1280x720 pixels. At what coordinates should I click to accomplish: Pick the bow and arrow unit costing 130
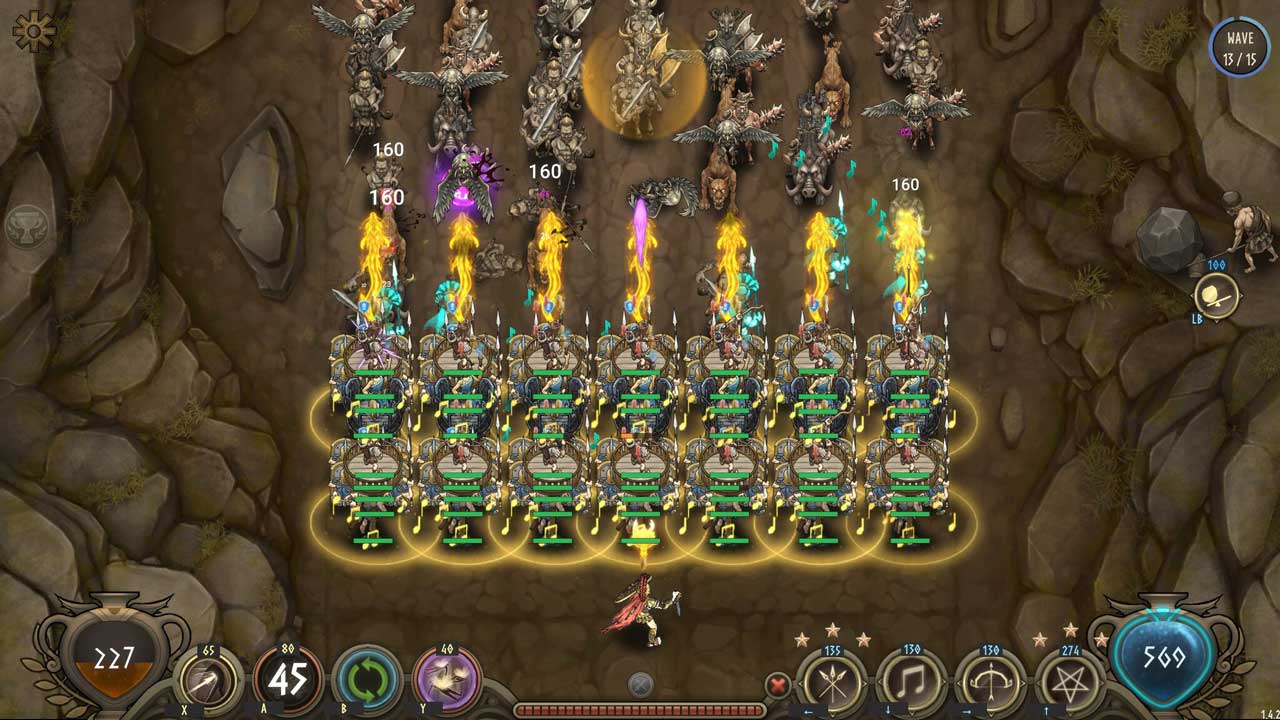click(990, 685)
